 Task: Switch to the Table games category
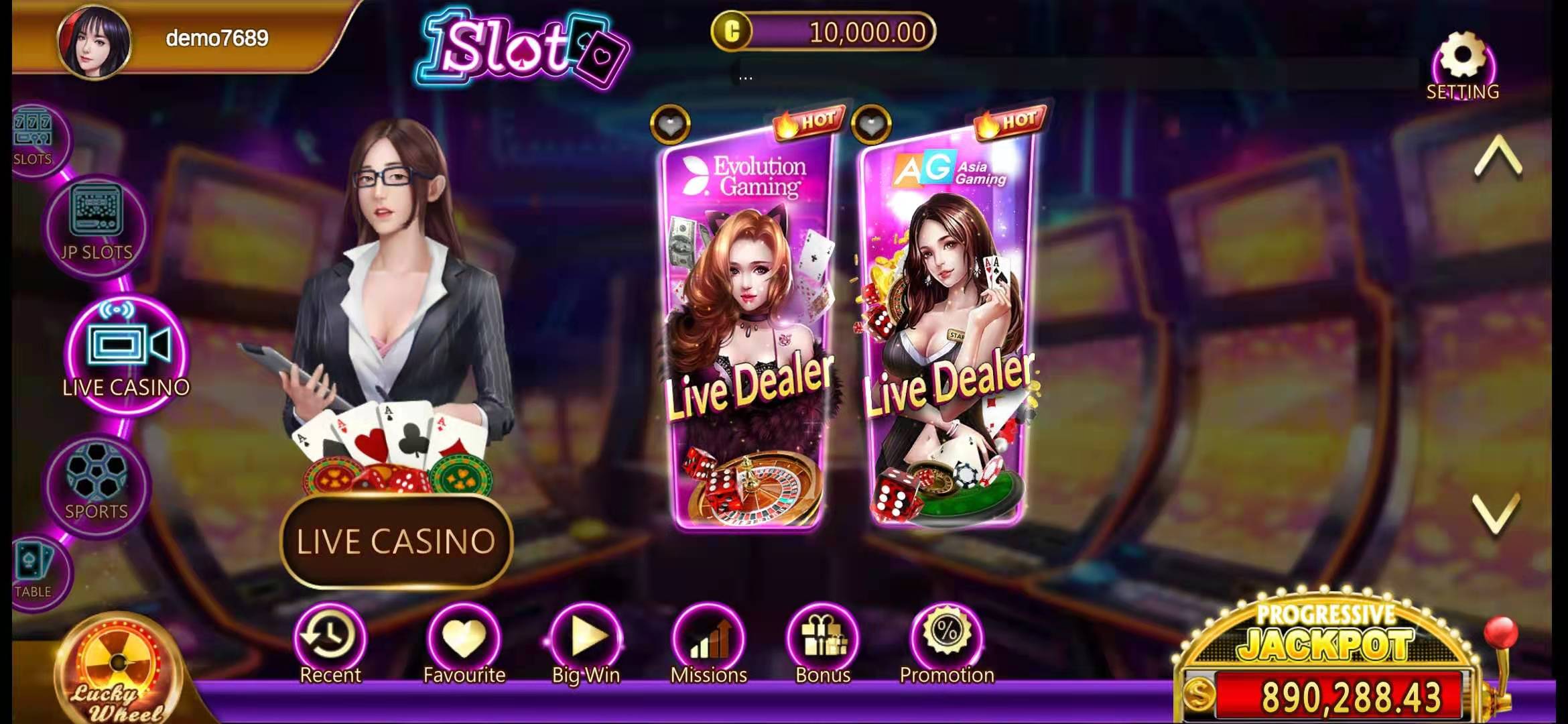click(34, 570)
